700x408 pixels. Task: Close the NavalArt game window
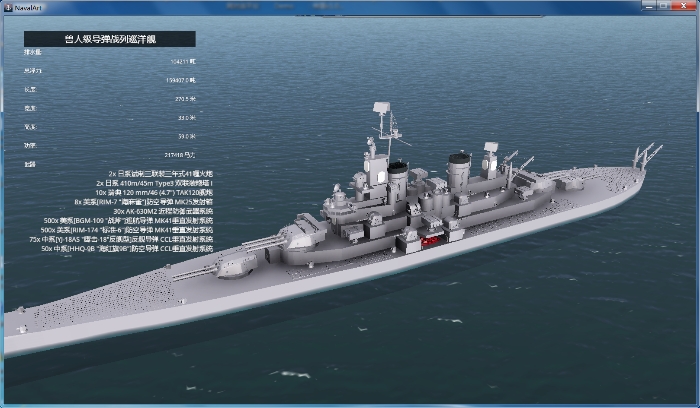coord(682,5)
